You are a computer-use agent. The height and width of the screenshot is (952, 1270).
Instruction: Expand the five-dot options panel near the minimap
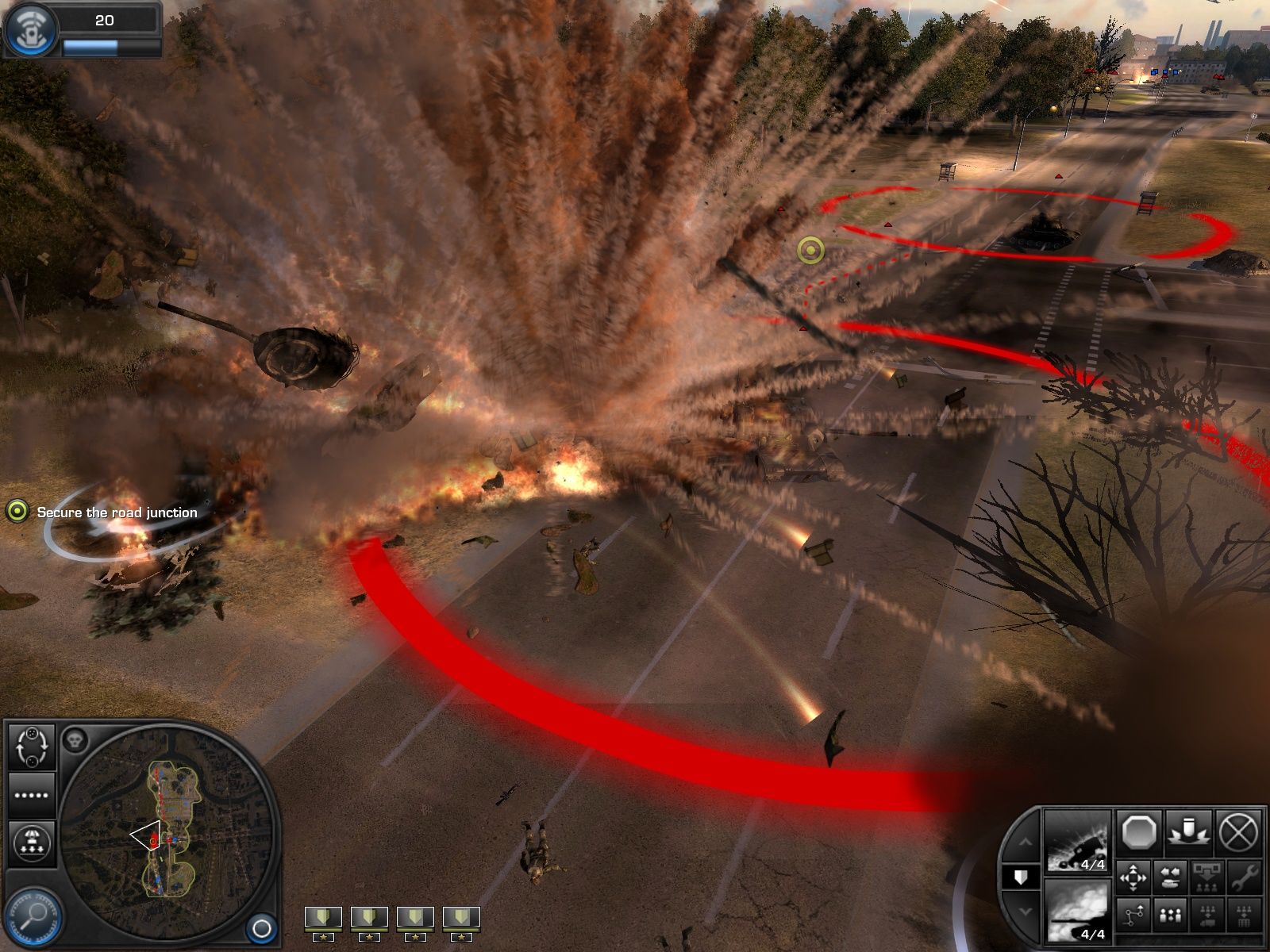pos(30,796)
